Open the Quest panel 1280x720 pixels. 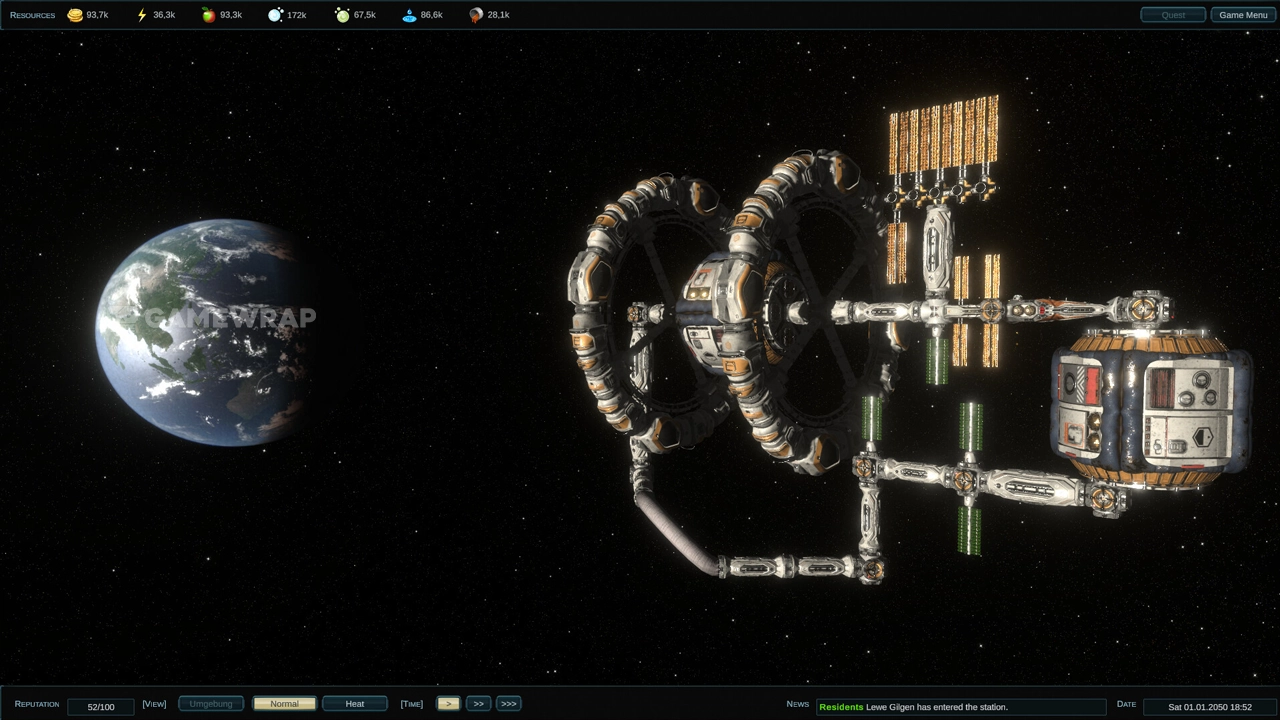(1173, 15)
